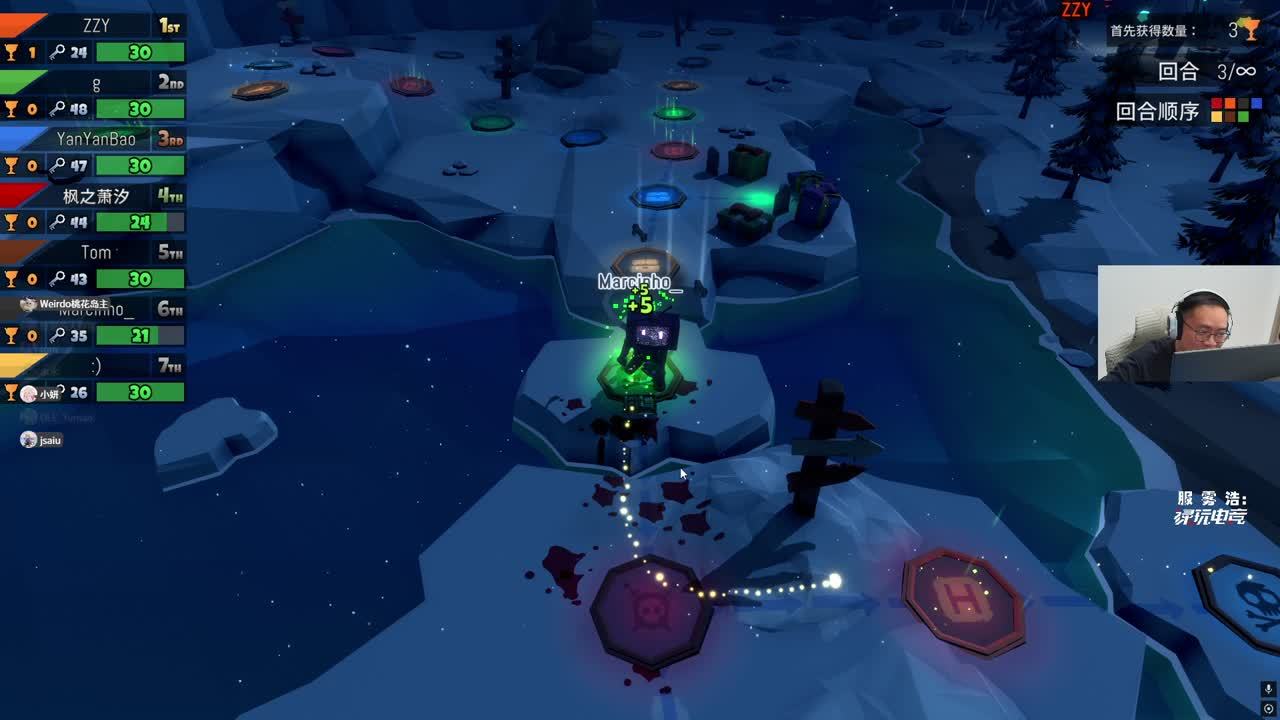Click the streamer webcam thumbnail
Image resolution: width=1280 pixels, height=720 pixels.
pyautogui.click(x=1188, y=323)
